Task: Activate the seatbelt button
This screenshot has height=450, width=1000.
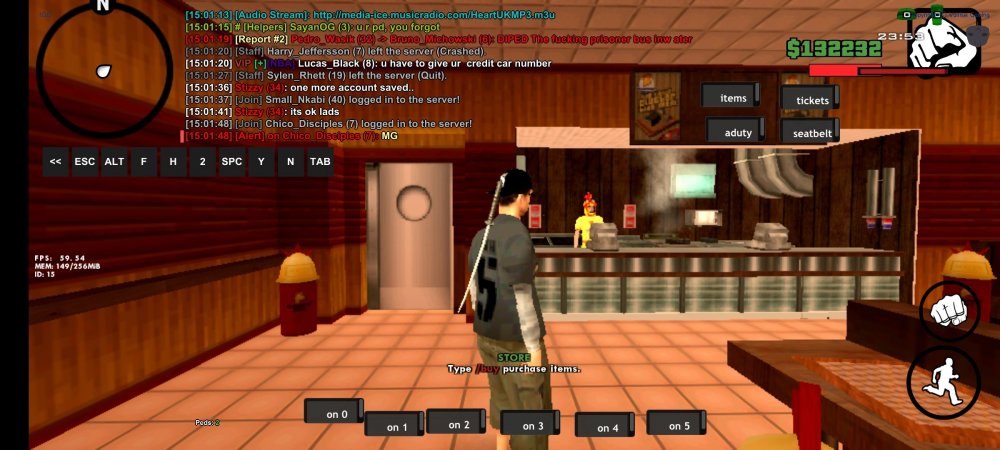Action: [809, 134]
